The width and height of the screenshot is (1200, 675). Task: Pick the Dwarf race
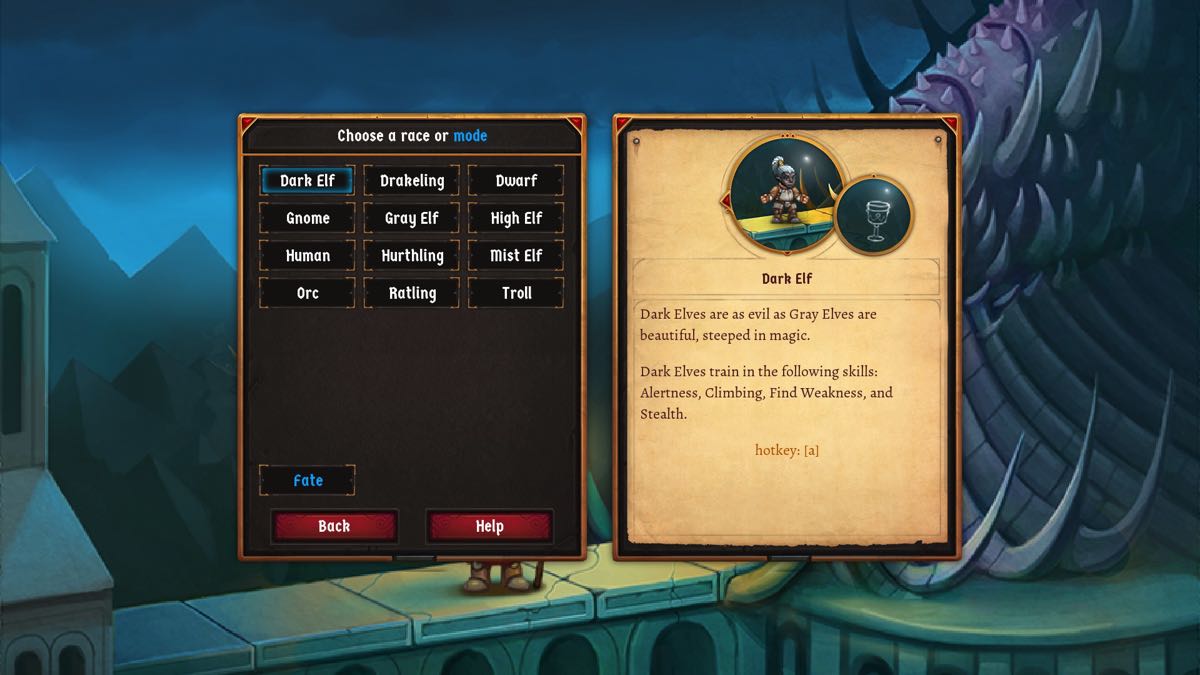pos(516,181)
